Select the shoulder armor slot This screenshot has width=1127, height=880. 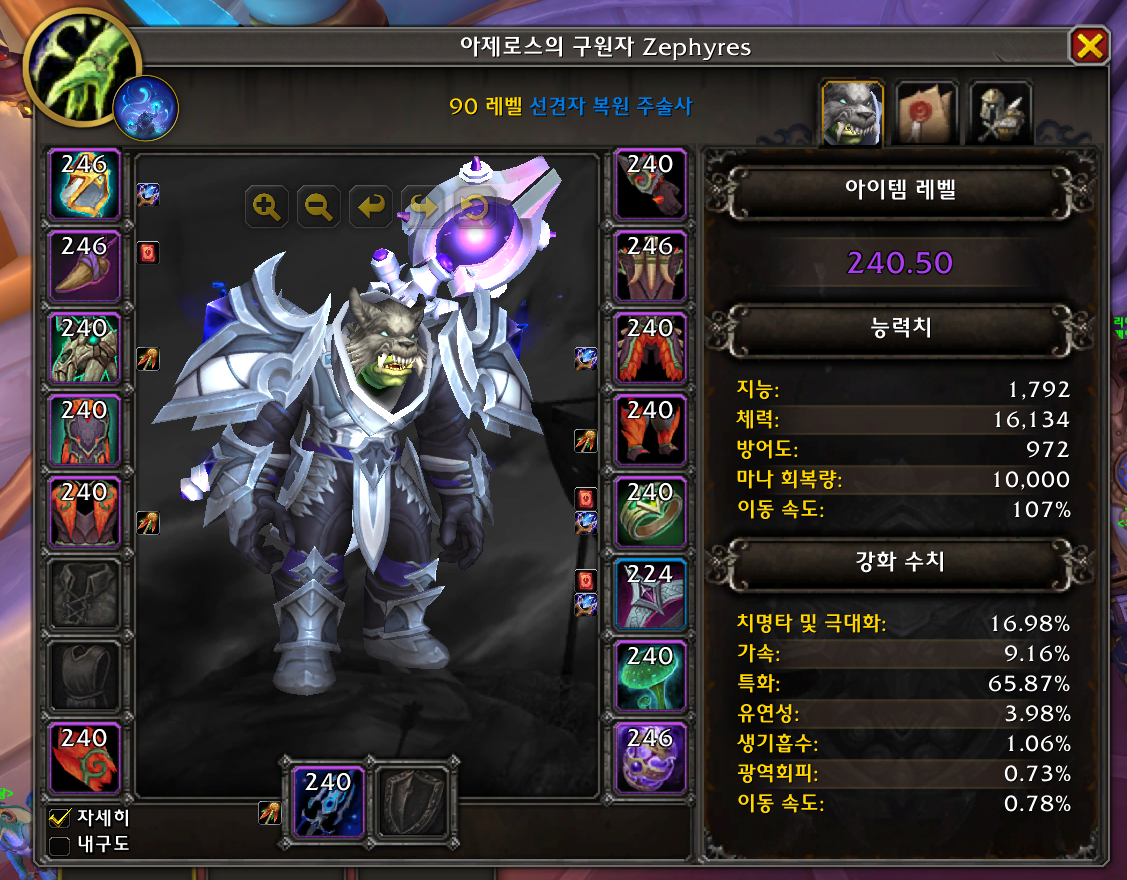[x=84, y=349]
